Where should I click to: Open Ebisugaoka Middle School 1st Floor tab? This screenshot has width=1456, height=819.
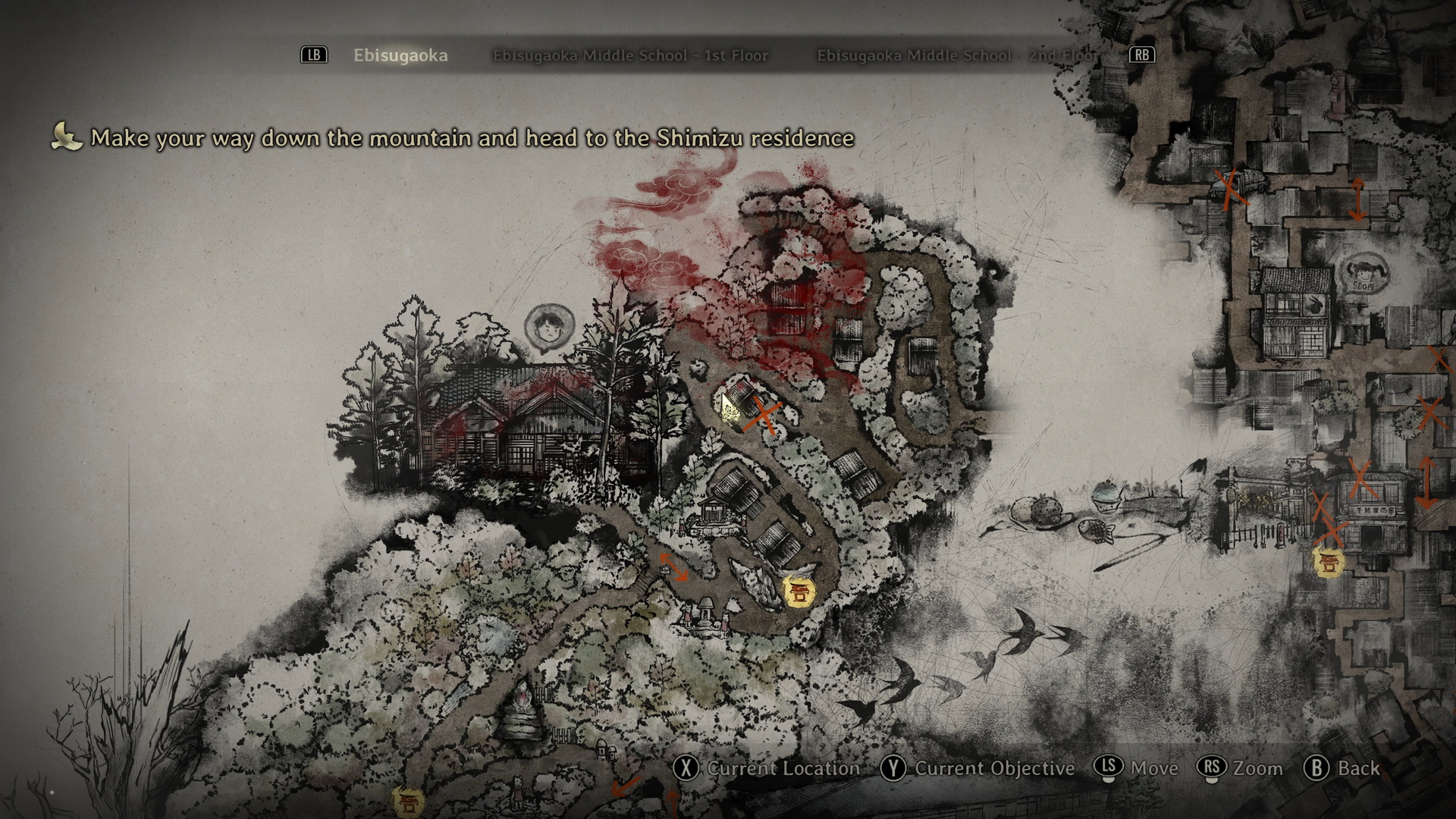pyautogui.click(x=630, y=55)
